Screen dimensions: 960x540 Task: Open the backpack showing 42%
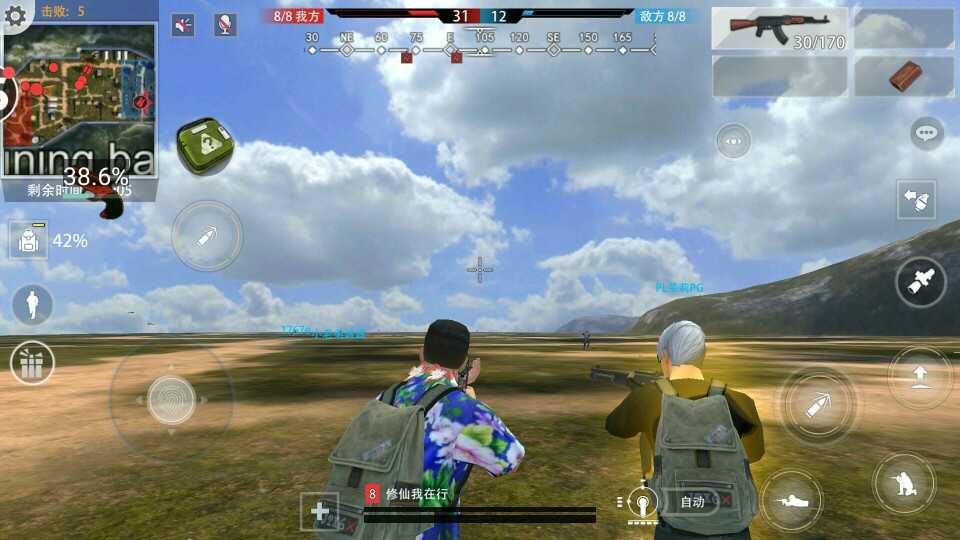[x=28, y=240]
